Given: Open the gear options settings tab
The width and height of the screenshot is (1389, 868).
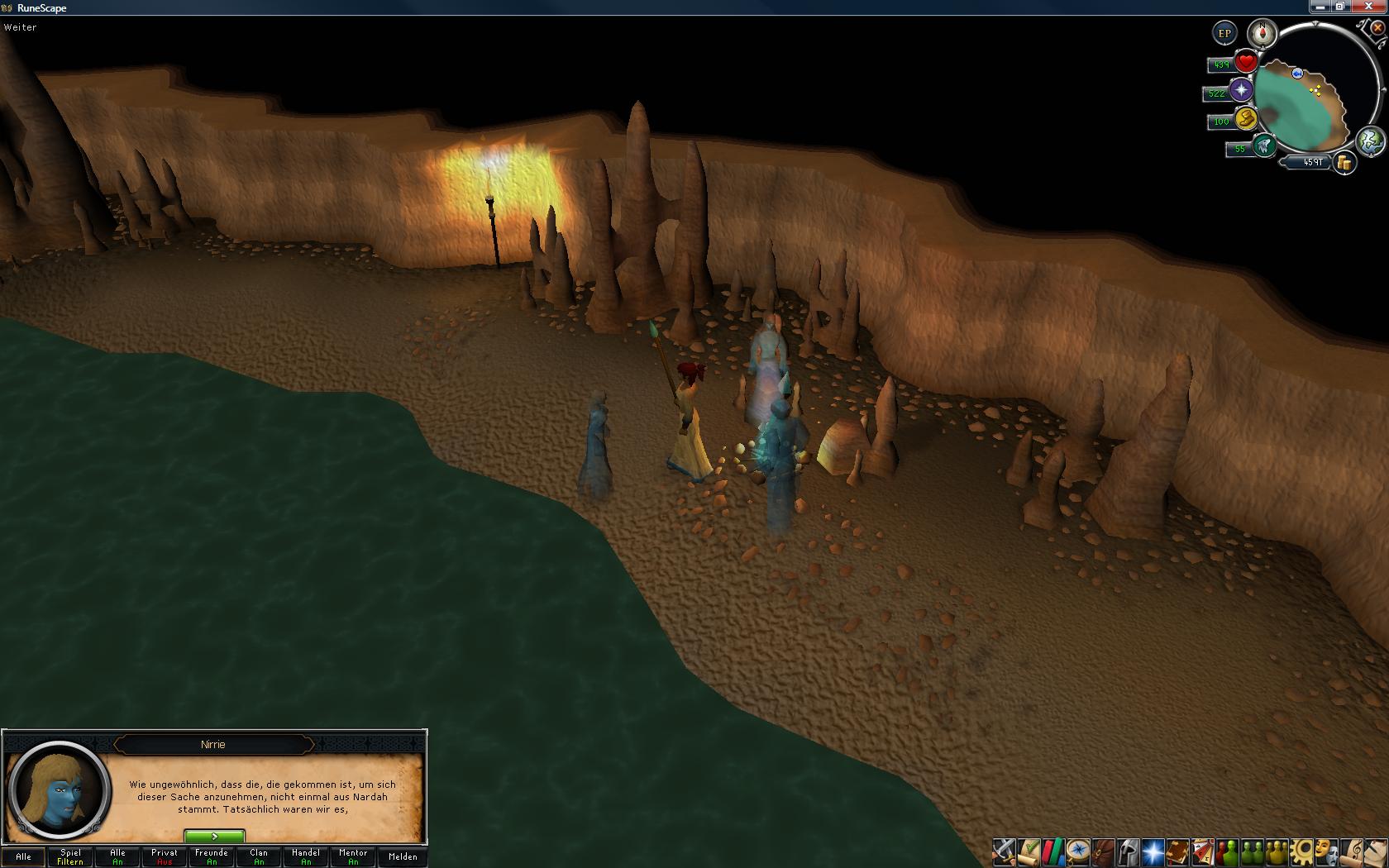Looking at the screenshot, I should click(x=1303, y=851).
